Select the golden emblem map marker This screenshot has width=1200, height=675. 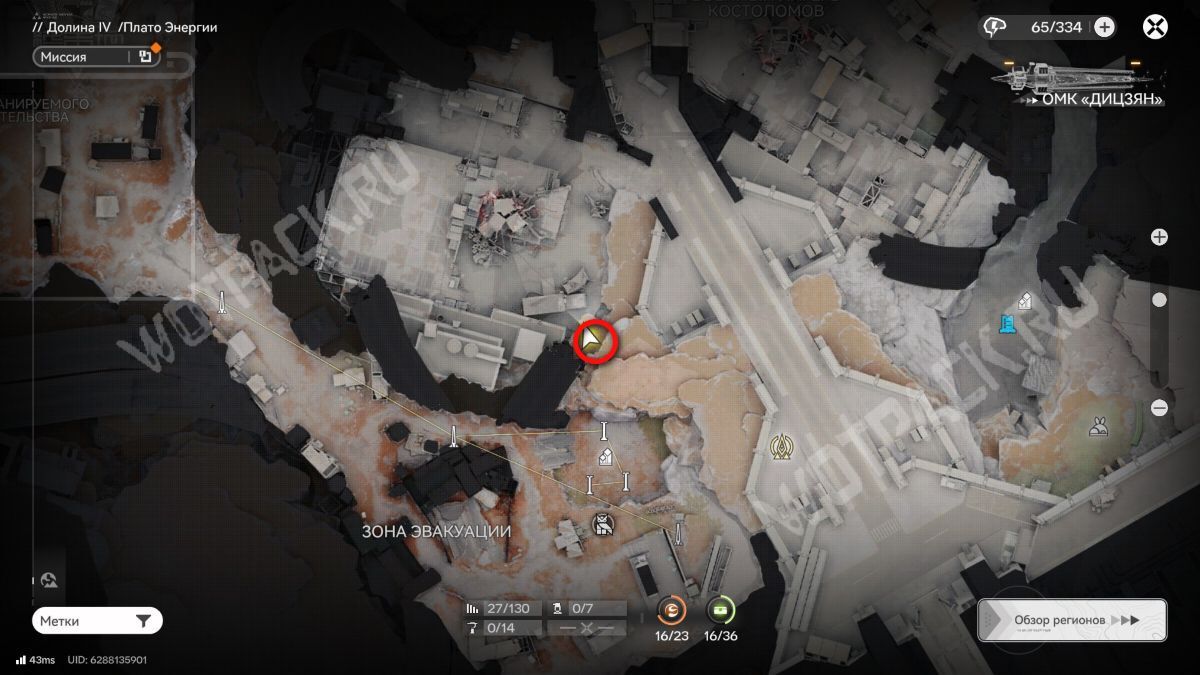pos(781,447)
